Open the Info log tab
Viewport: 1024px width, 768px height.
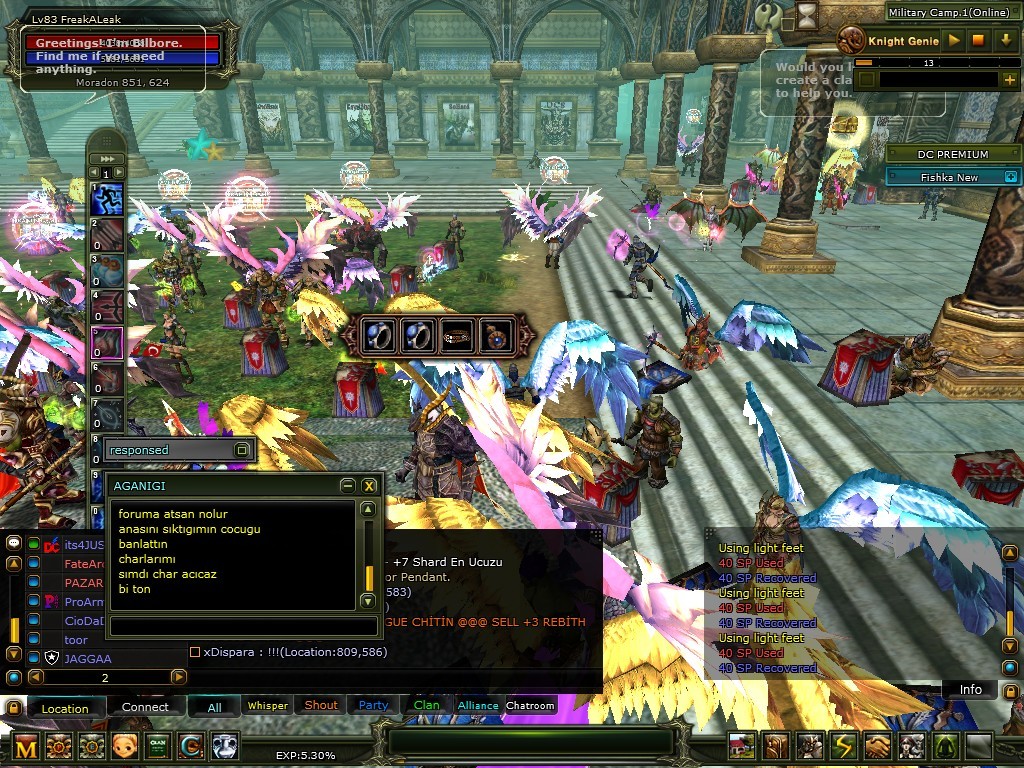[970, 690]
